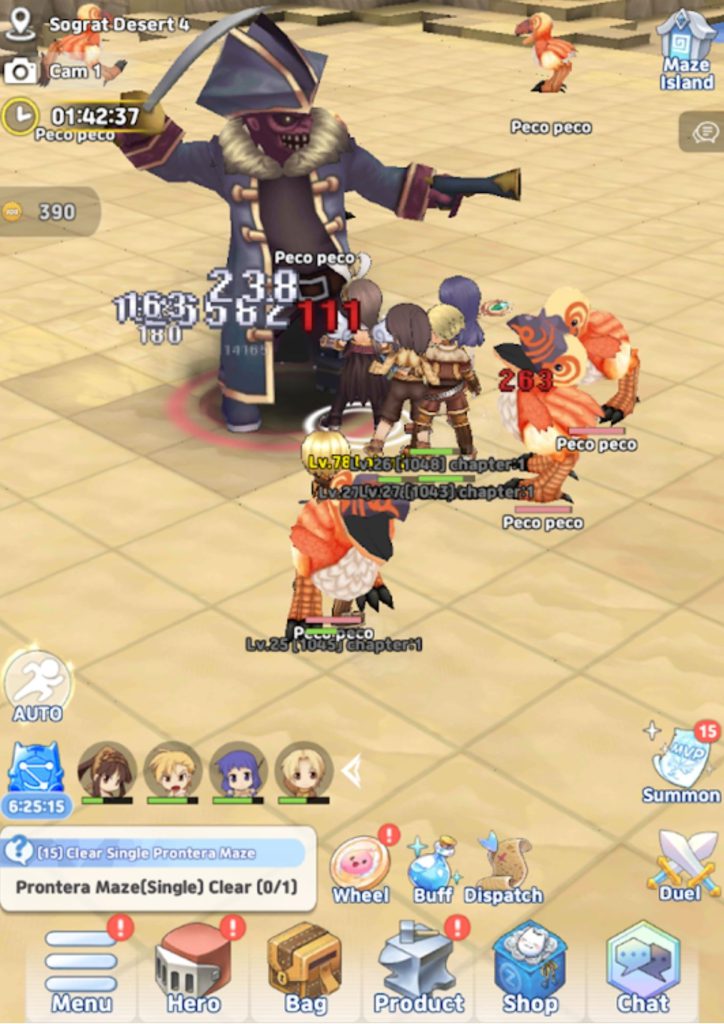Open the chat bubble on right edge
The height and width of the screenshot is (1024, 724).
coord(703,131)
